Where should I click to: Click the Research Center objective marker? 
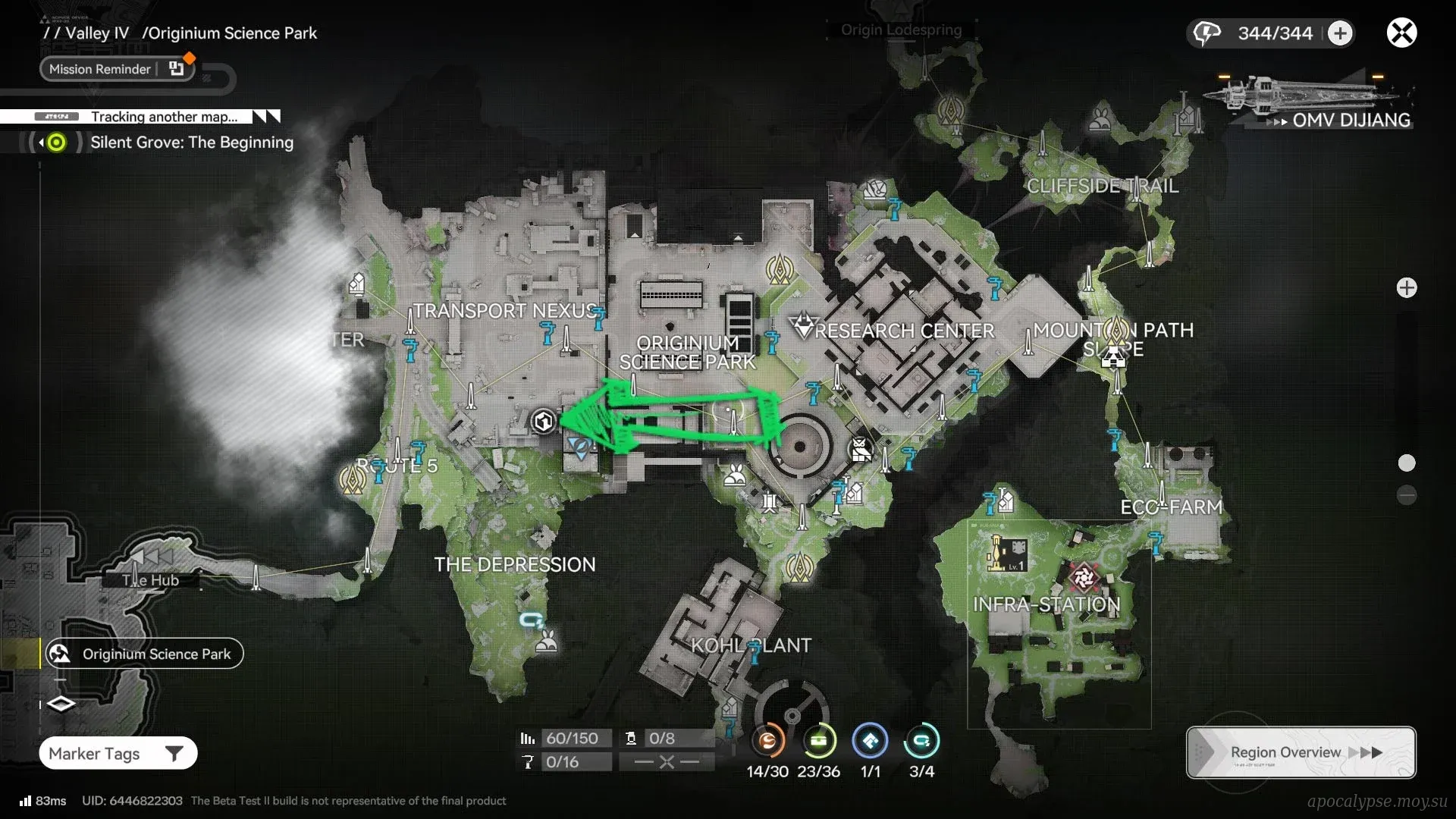(802, 325)
